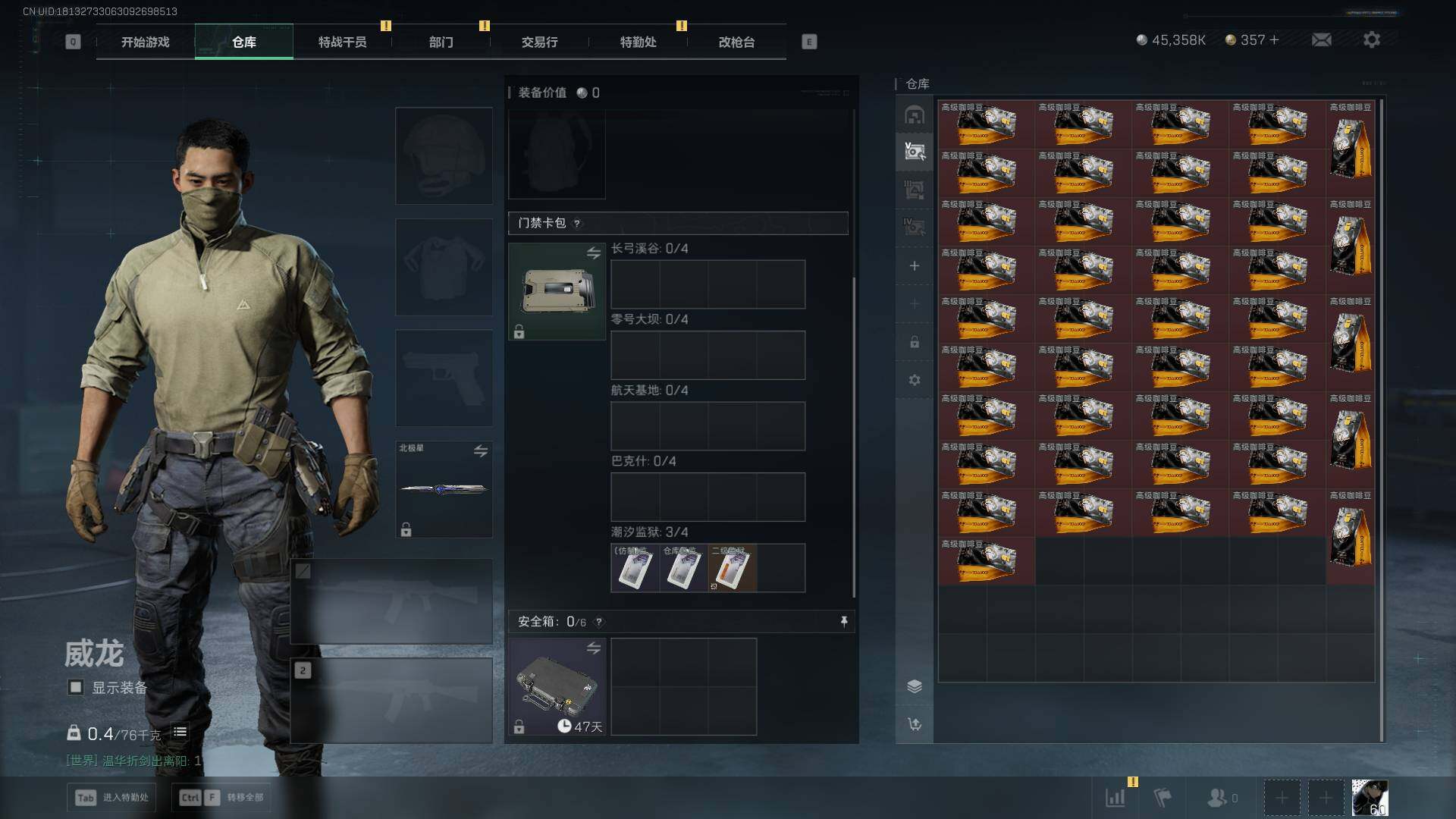1456x819 pixels.
Task: Click the warehouse stack layers icon
Action: point(915,686)
